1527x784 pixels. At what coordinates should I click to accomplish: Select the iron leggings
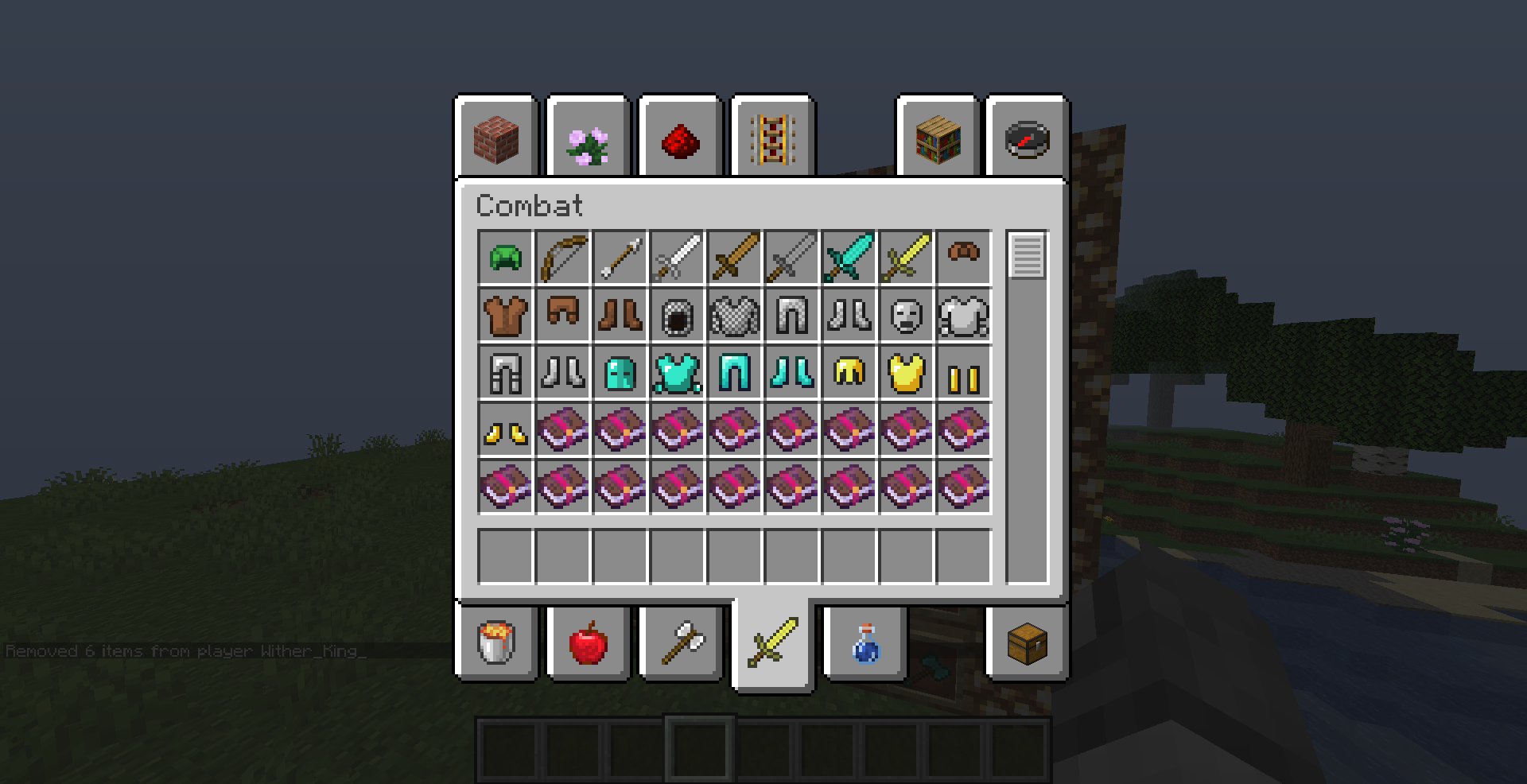(504, 371)
